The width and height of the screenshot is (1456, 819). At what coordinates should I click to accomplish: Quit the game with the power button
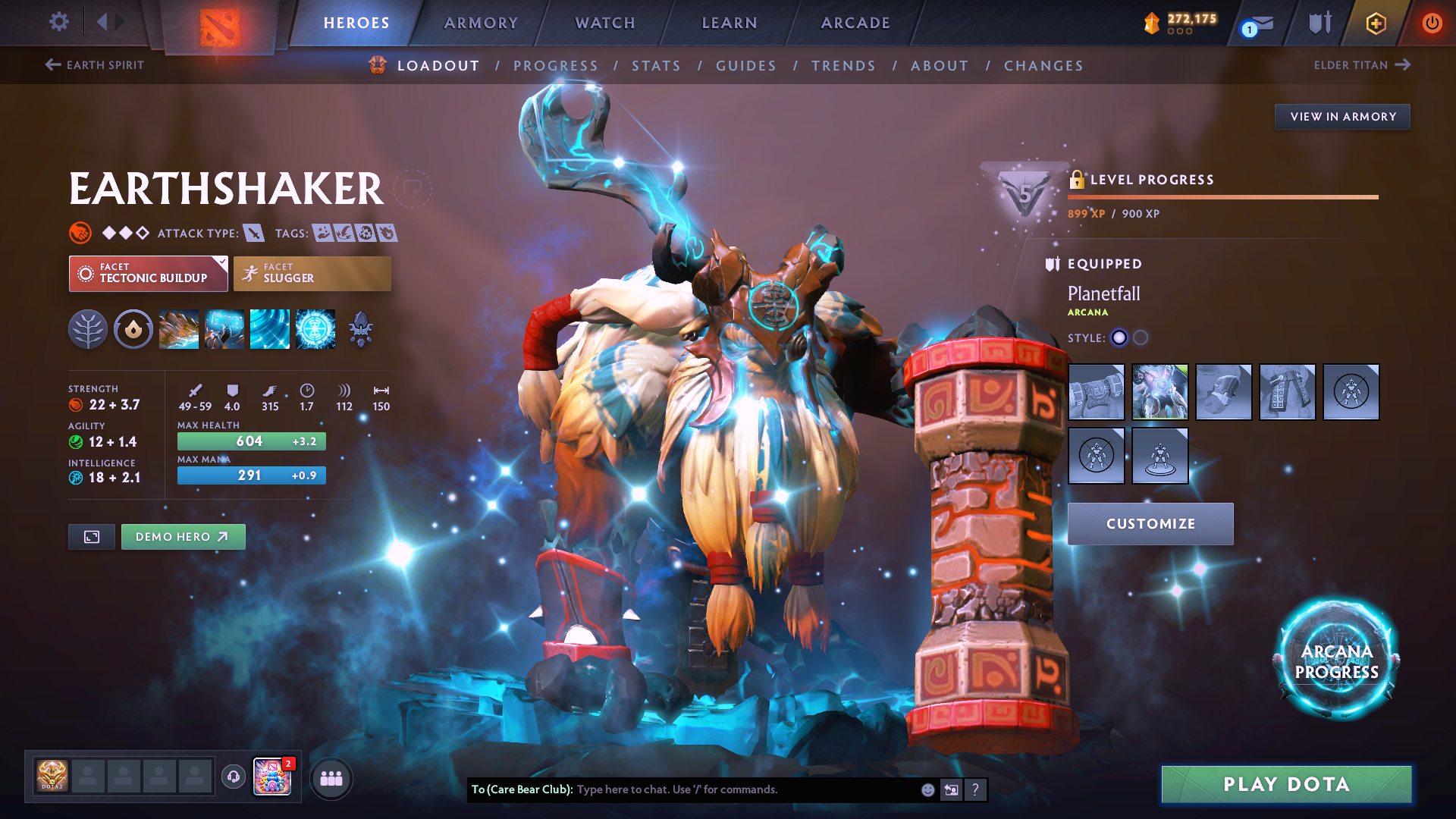click(x=1432, y=23)
